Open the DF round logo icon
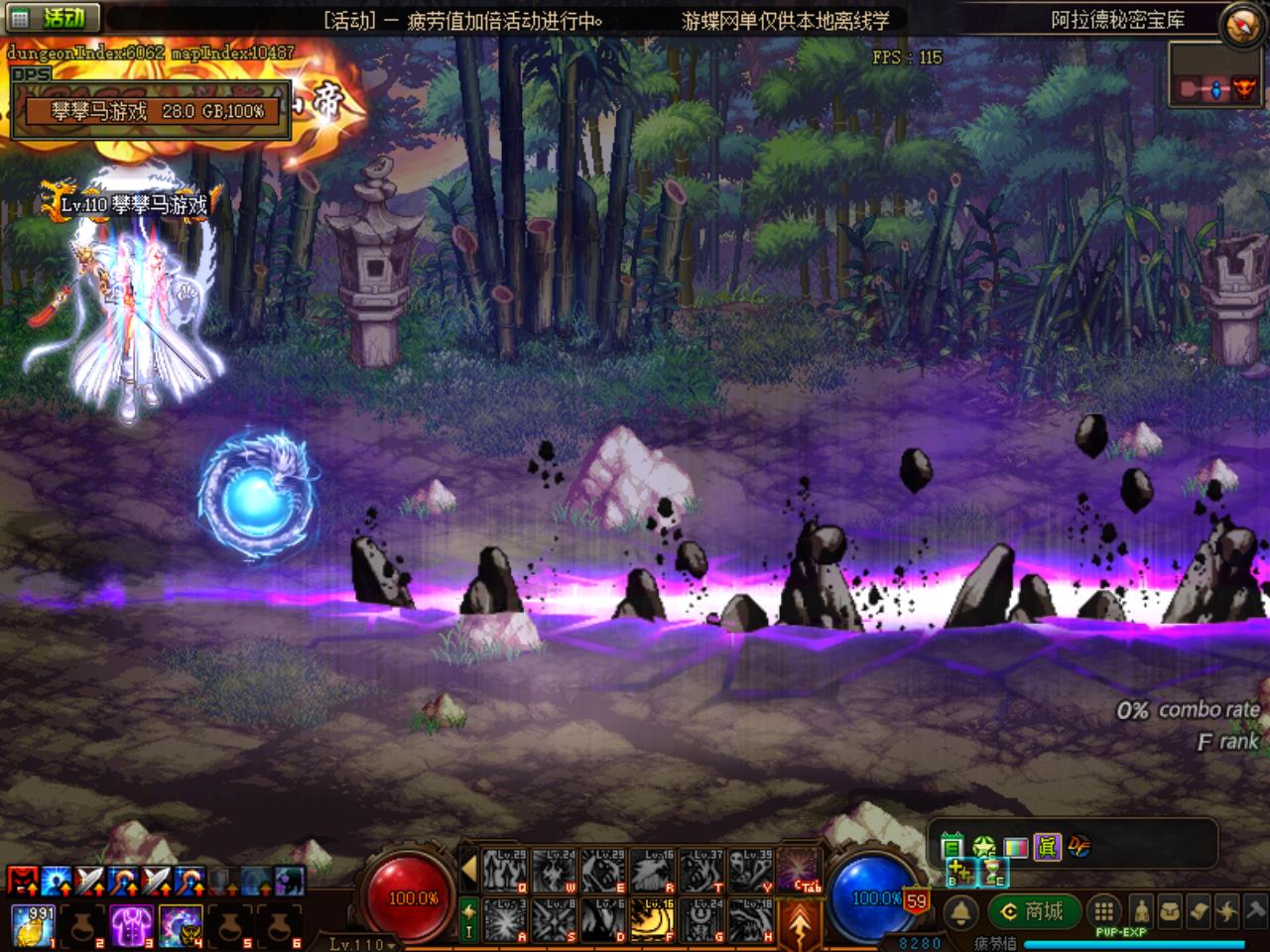The width and height of the screenshot is (1270, 952). 1079,846
